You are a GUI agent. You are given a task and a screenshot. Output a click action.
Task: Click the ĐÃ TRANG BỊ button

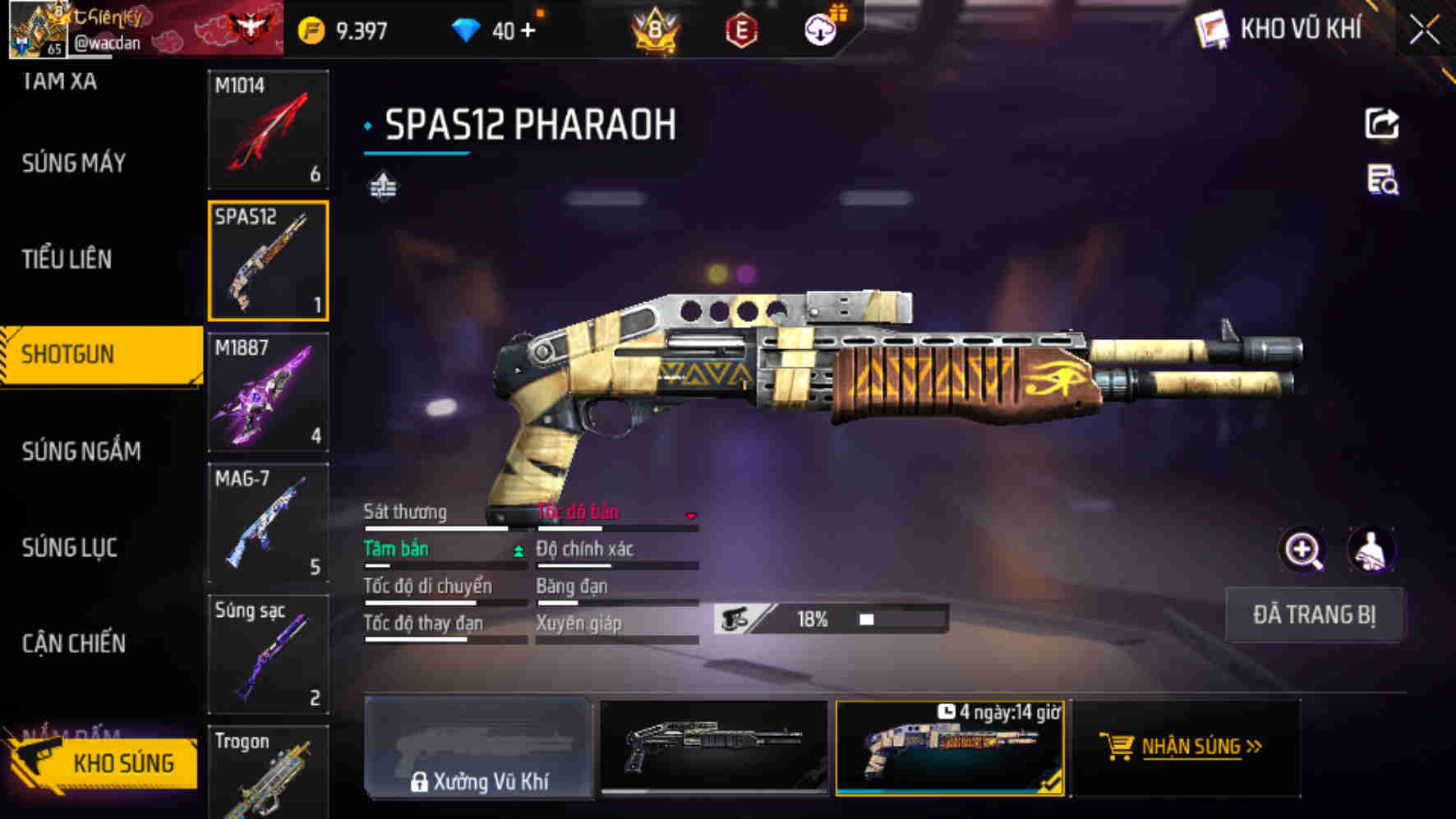tap(1314, 614)
